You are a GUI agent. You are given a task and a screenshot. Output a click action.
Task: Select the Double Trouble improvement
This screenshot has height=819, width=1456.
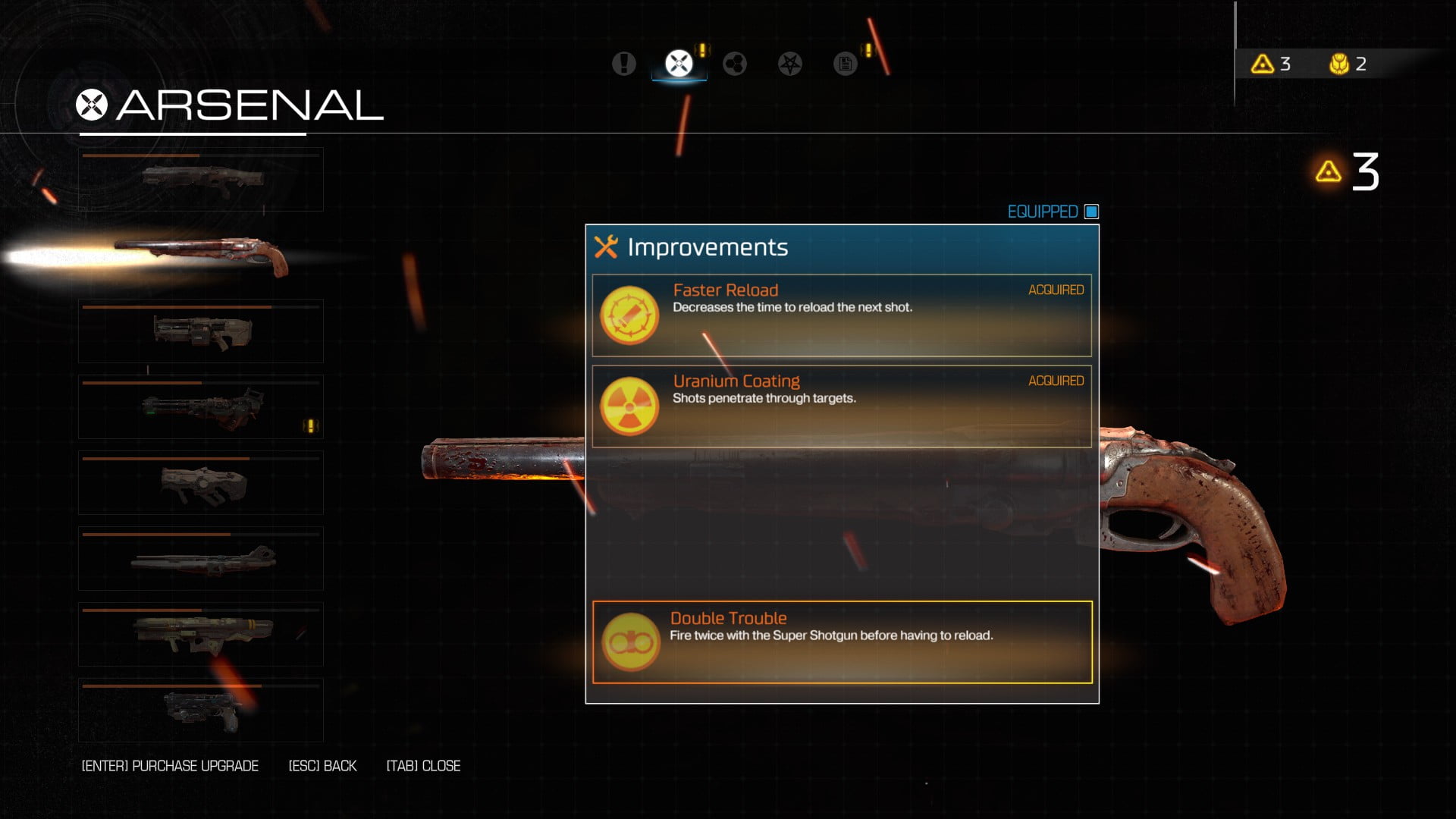pyautogui.click(x=842, y=642)
